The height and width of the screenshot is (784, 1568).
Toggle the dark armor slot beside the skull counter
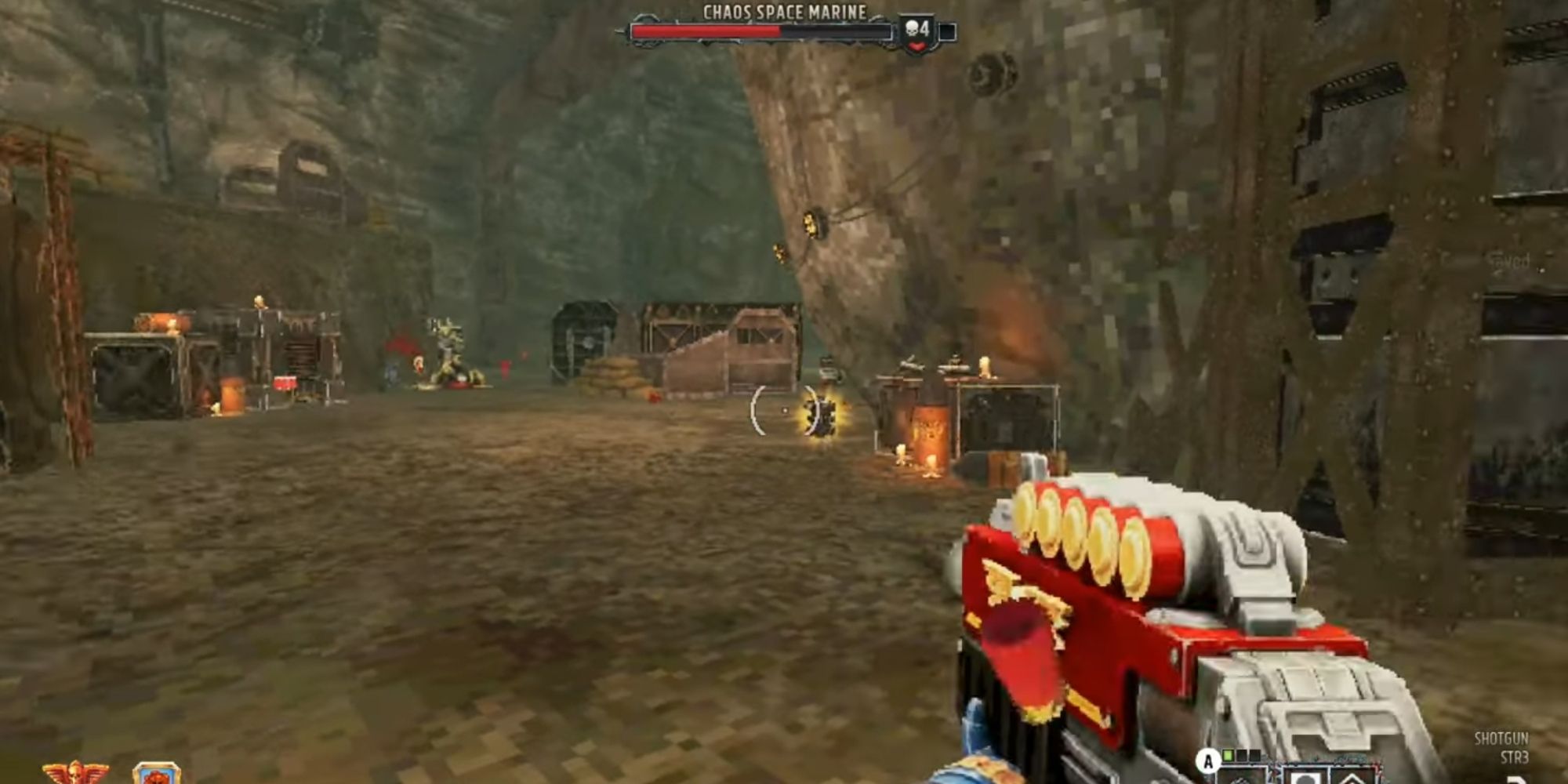946,31
